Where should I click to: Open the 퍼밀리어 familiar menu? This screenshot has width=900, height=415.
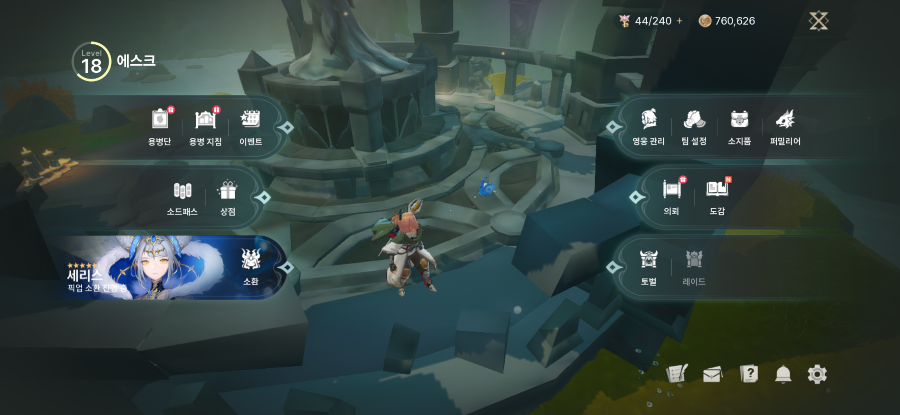(x=784, y=125)
